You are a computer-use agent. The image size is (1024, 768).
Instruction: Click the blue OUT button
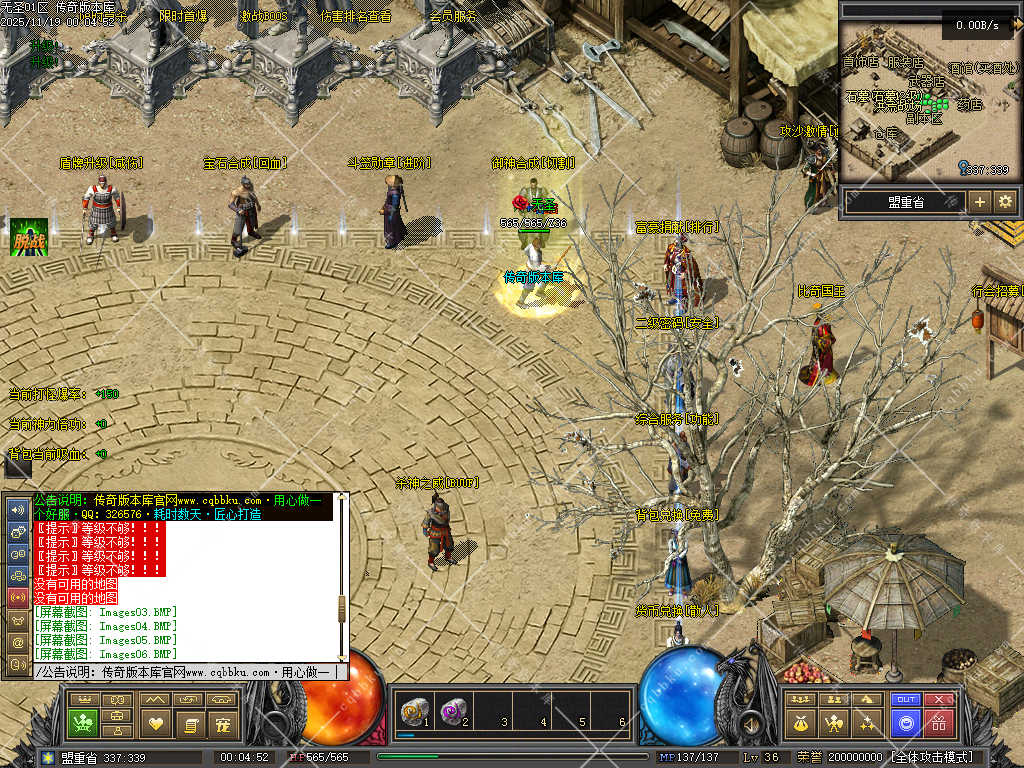pos(906,700)
